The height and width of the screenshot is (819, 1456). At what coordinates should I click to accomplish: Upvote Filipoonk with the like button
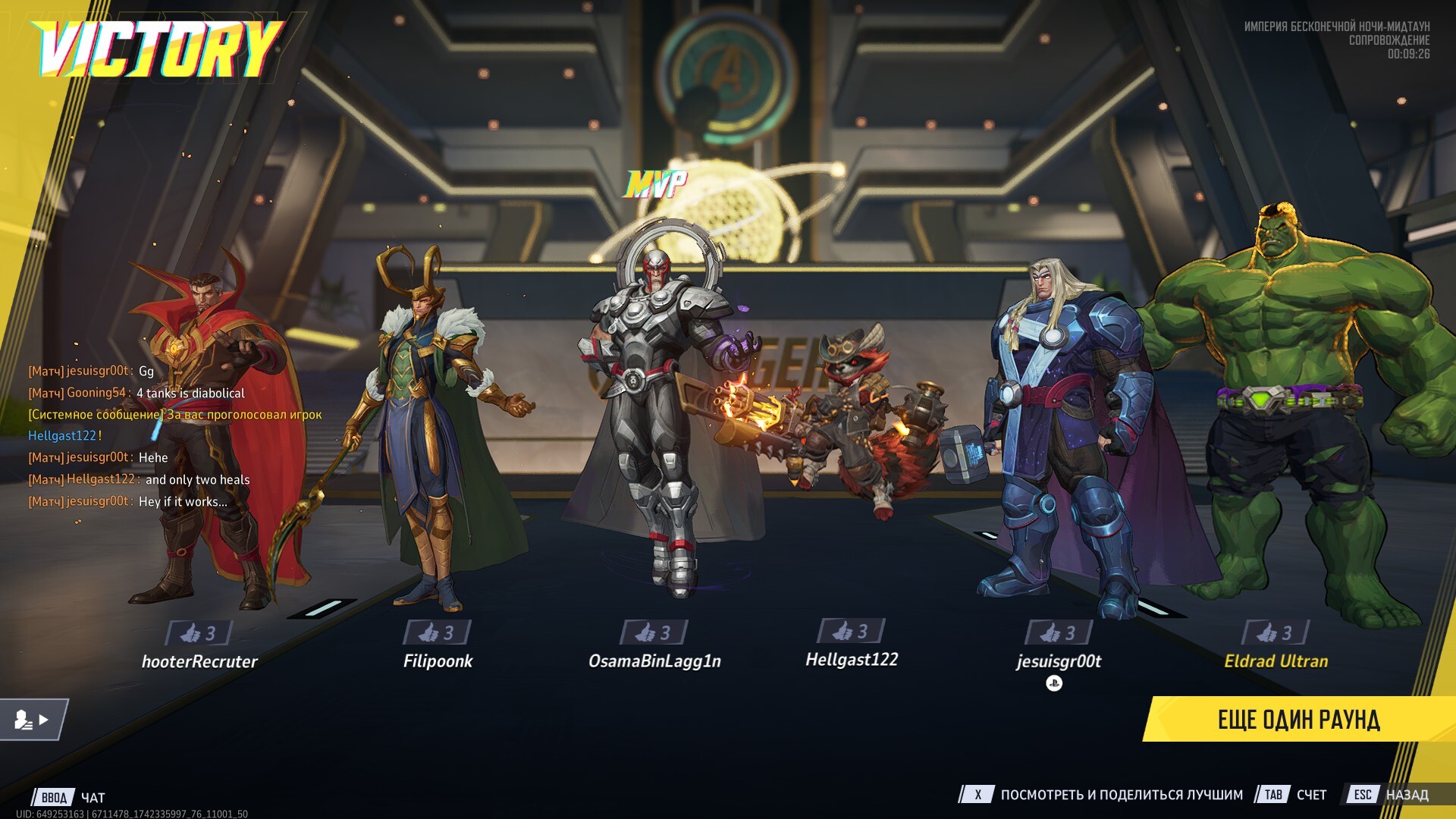tap(437, 632)
